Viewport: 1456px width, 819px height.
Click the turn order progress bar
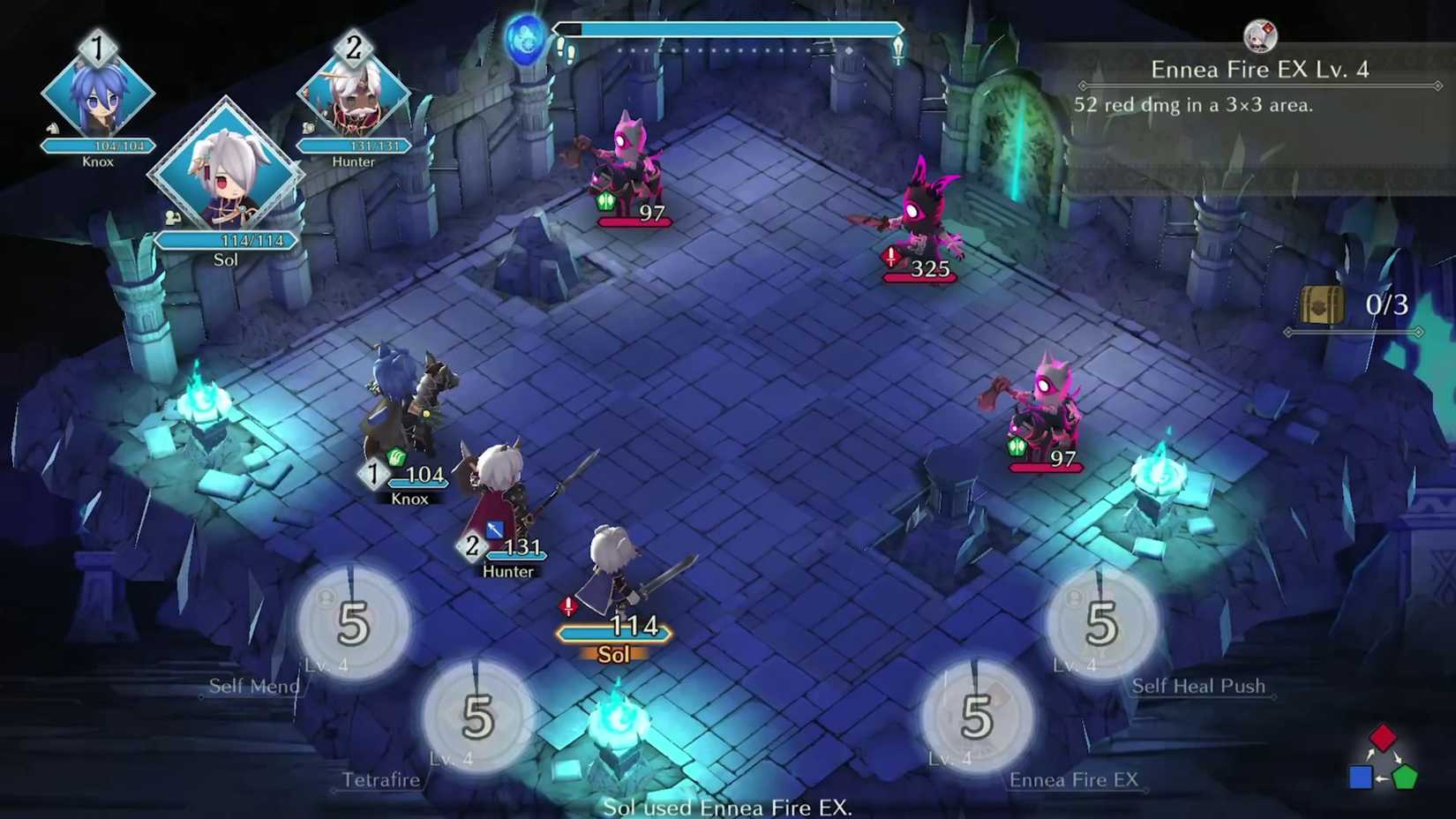[x=728, y=28]
